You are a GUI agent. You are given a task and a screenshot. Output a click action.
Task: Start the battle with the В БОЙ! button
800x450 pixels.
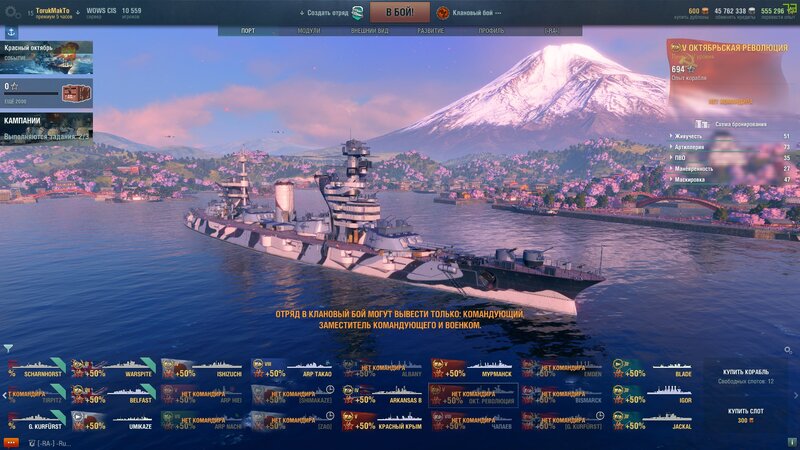pyautogui.click(x=400, y=12)
